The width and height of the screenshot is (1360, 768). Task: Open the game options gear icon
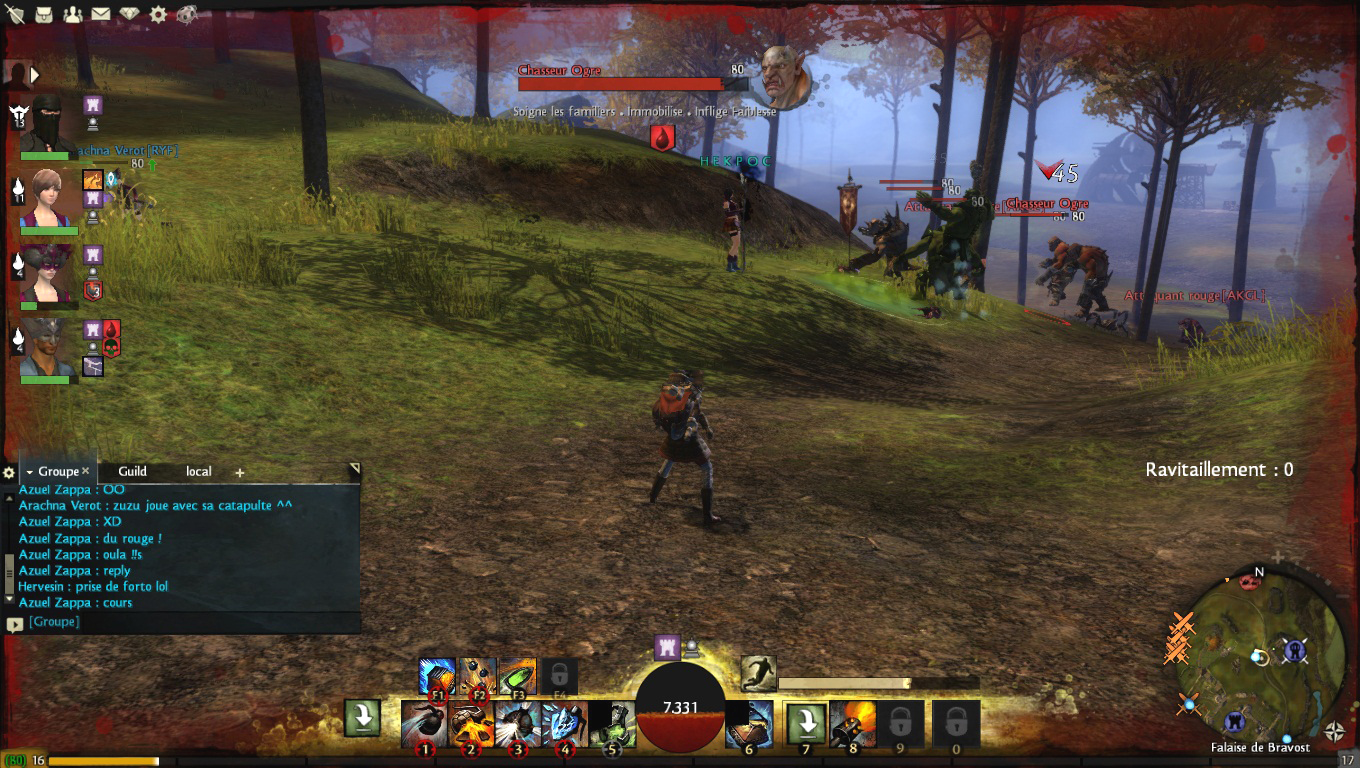pos(158,14)
